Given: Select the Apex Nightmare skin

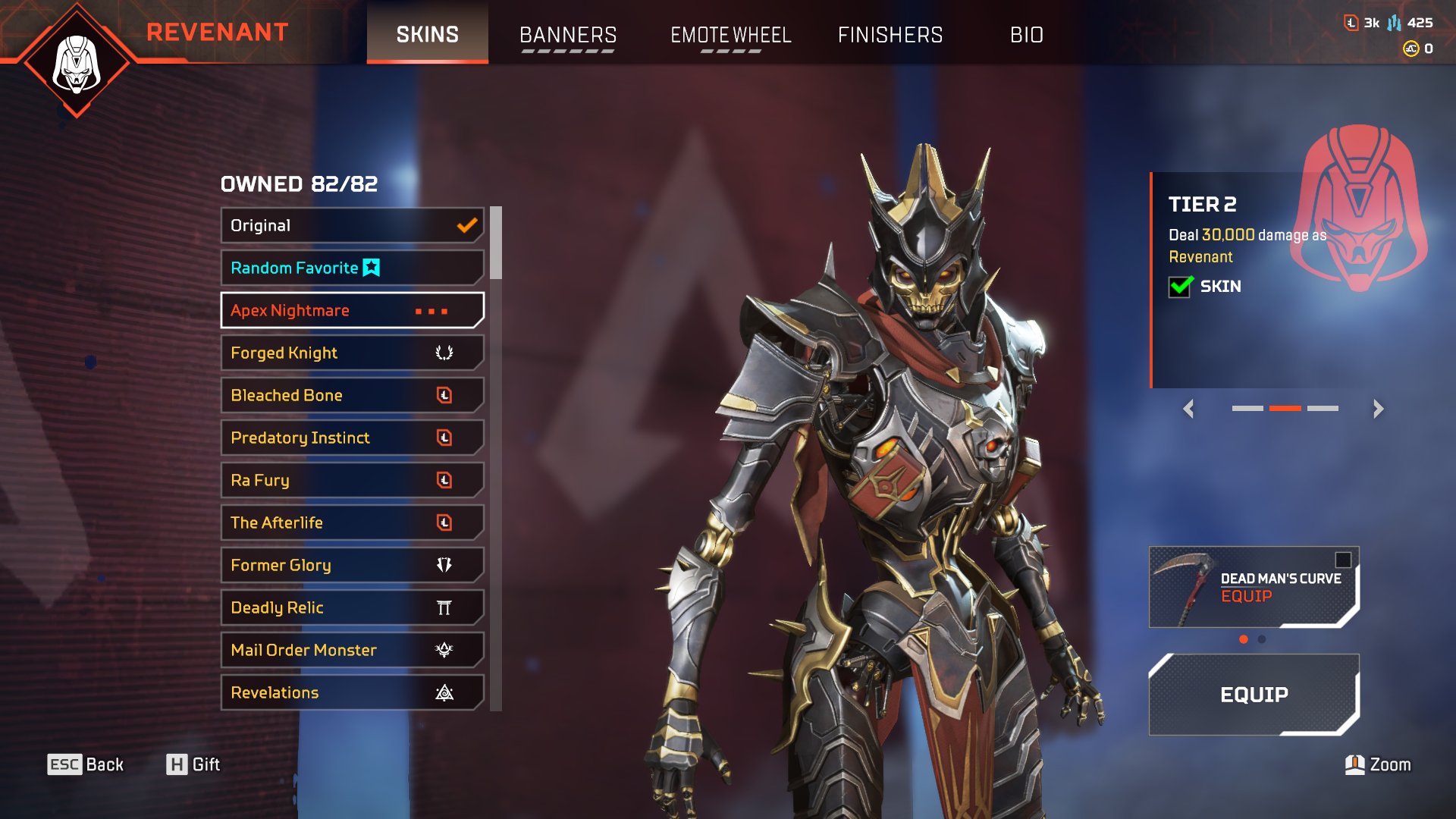Looking at the screenshot, I should click(x=352, y=310).
